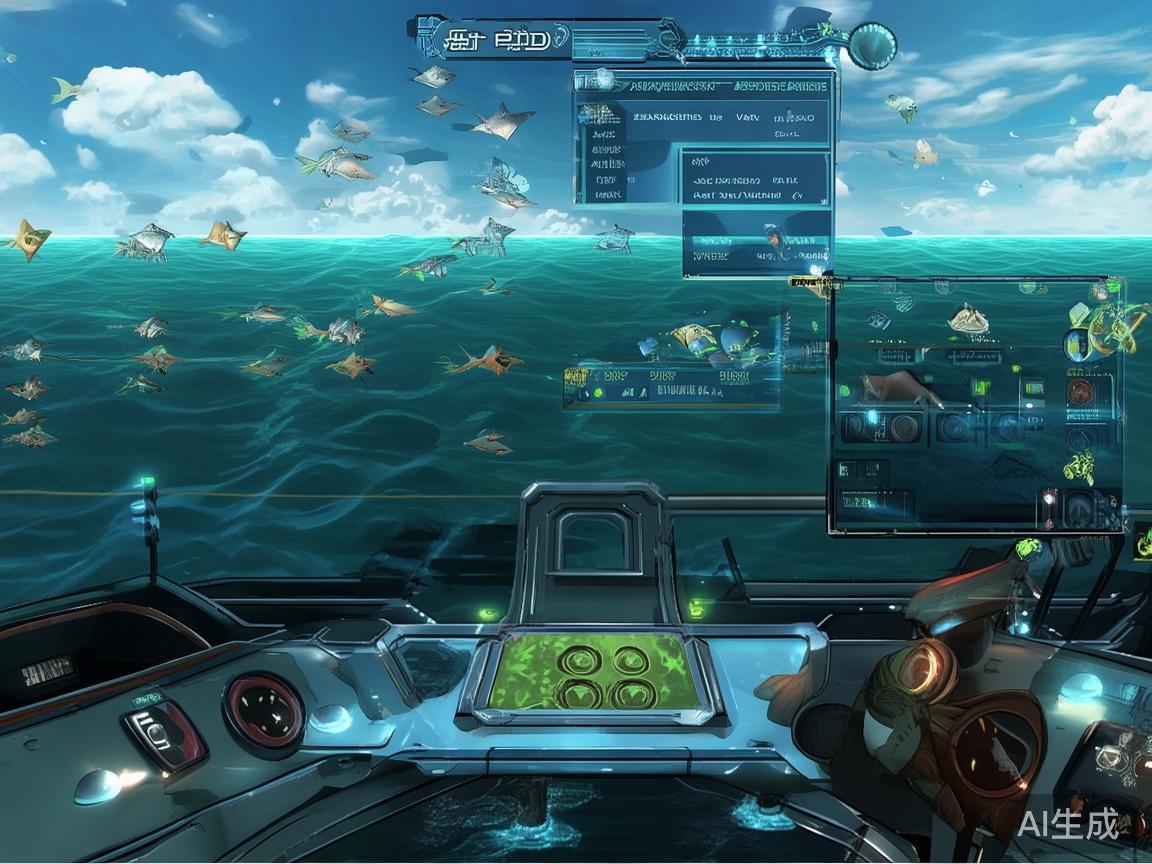Viewport: 1152px width, 864px height.
Task: Select the green swirl creature icon
Action: point(1079,465)
